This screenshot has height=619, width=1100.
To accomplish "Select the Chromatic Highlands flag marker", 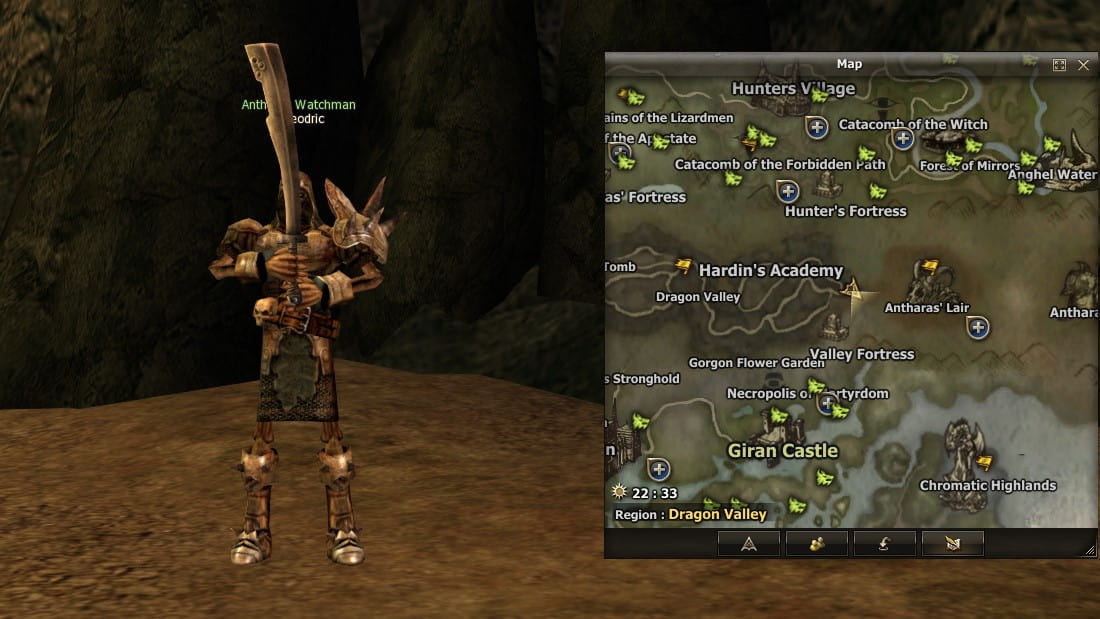I will pos(984,462).
